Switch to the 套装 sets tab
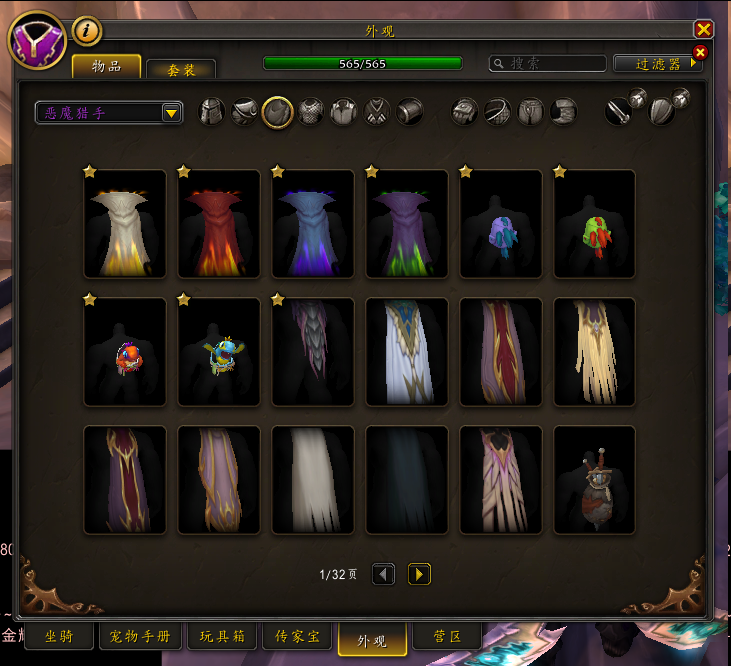 click(181, 69)
